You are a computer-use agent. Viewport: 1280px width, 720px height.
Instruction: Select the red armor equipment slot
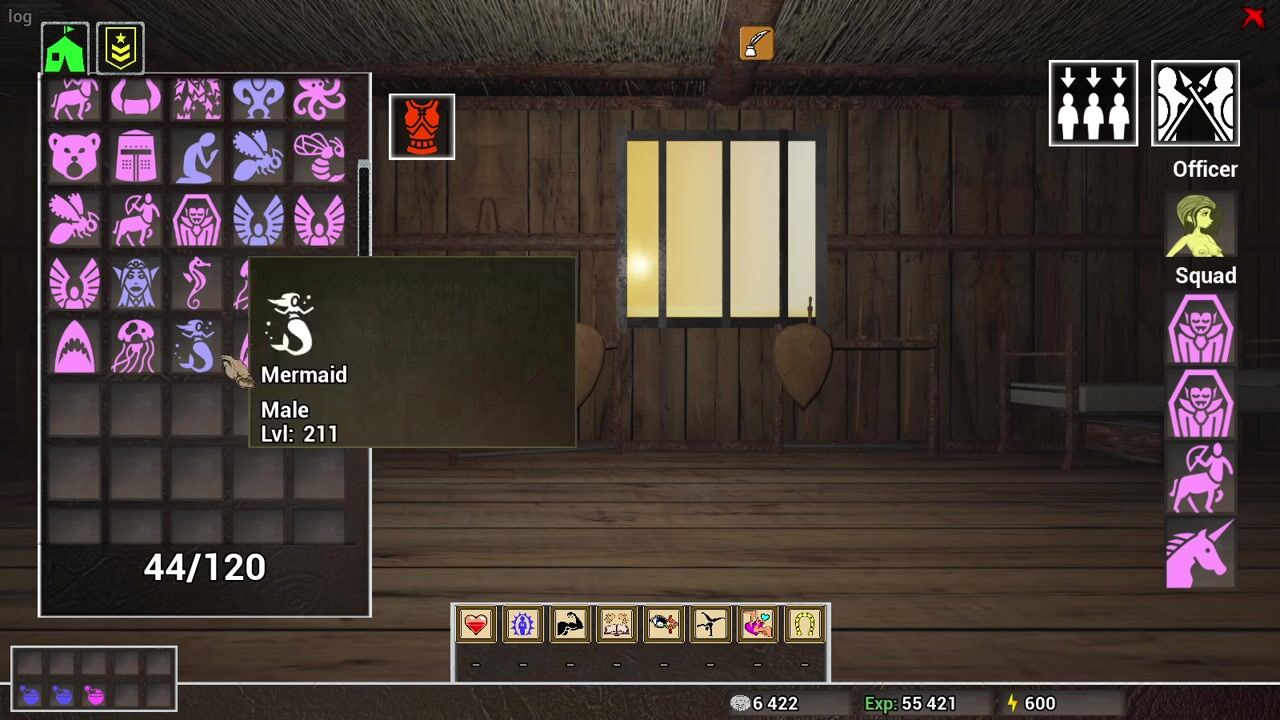[422, 127]
